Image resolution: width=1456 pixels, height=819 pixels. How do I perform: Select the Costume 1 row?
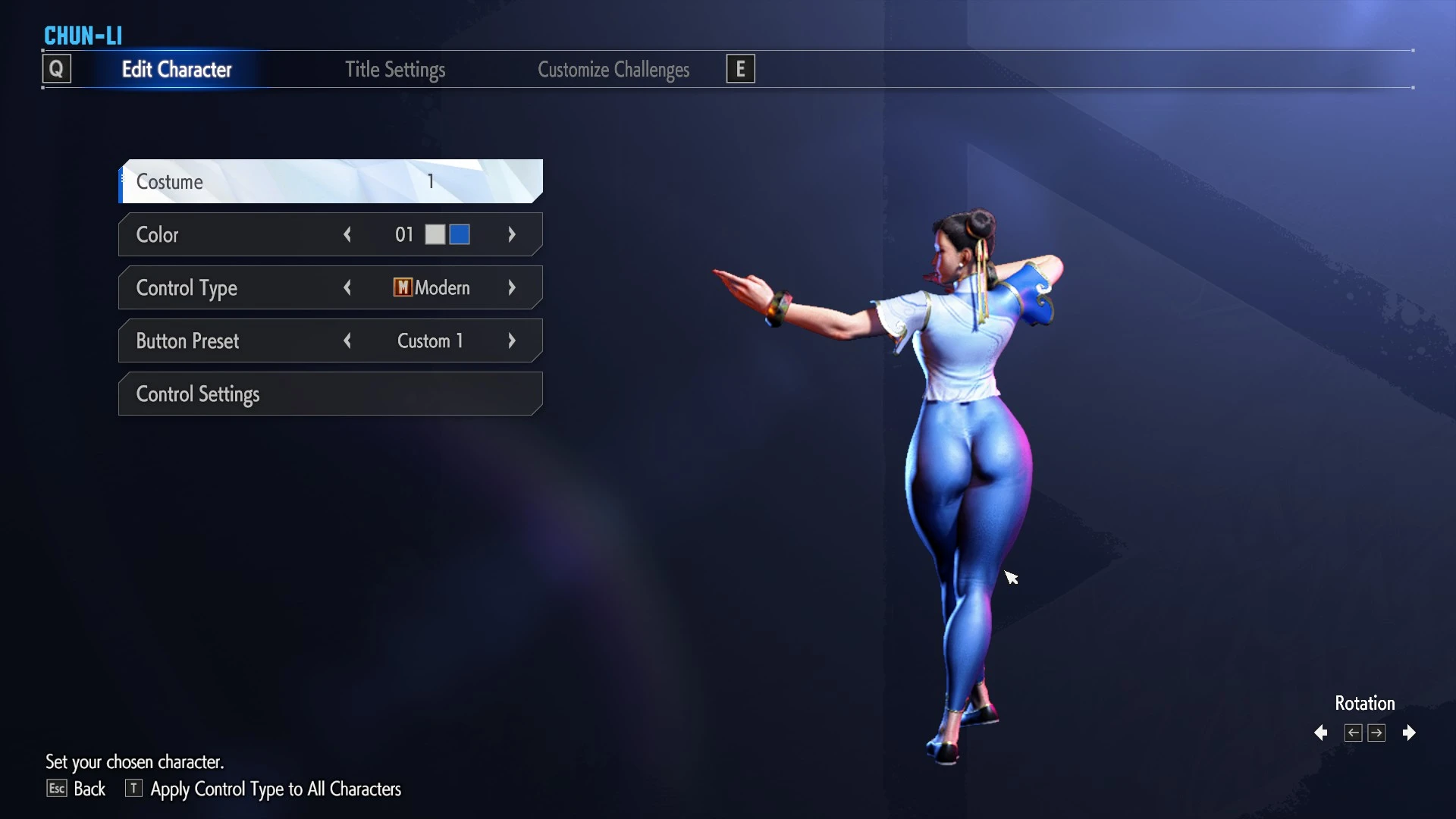click(330, 181)
